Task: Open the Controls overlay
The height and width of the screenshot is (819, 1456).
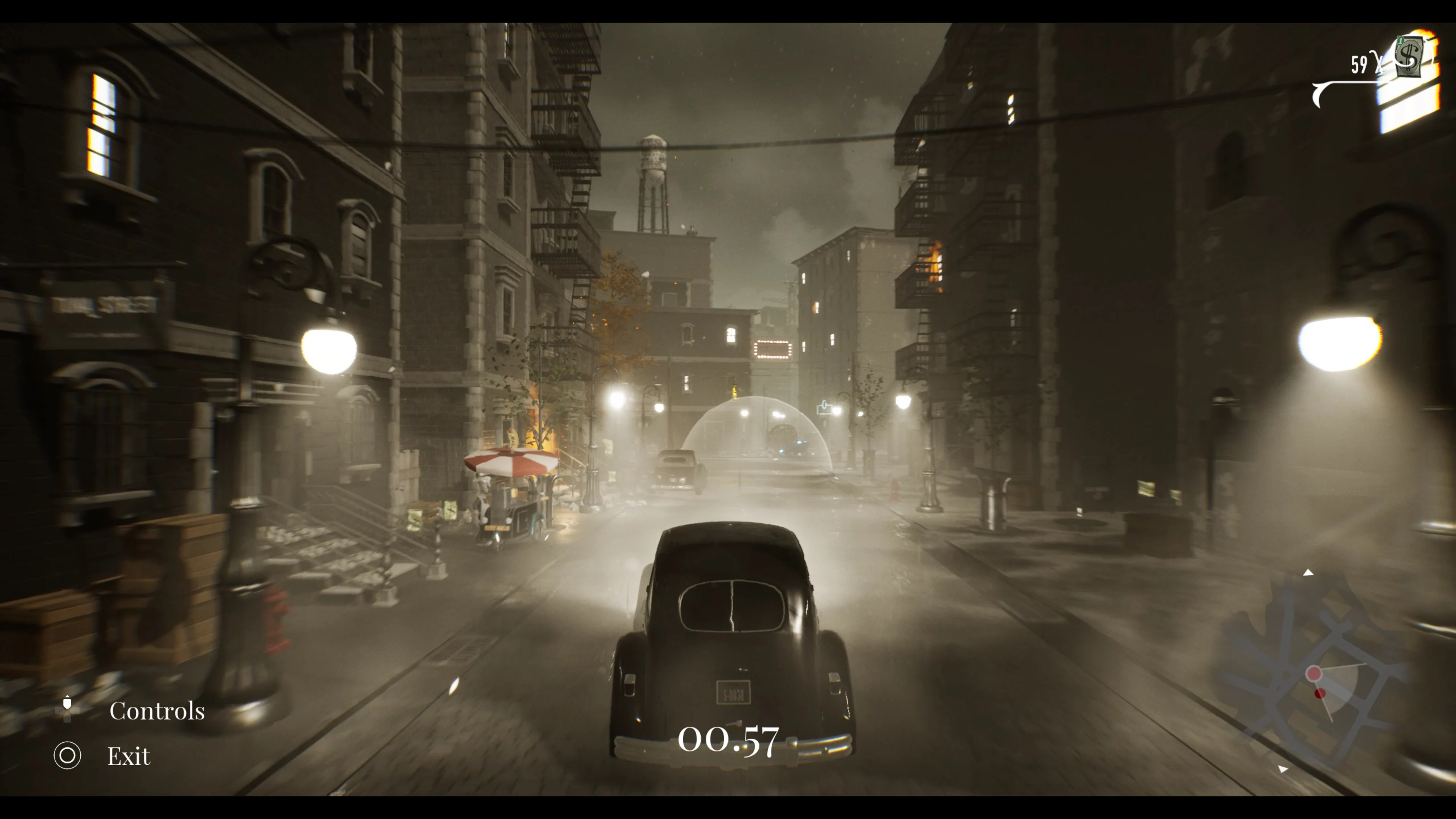Action: point(158,711)
